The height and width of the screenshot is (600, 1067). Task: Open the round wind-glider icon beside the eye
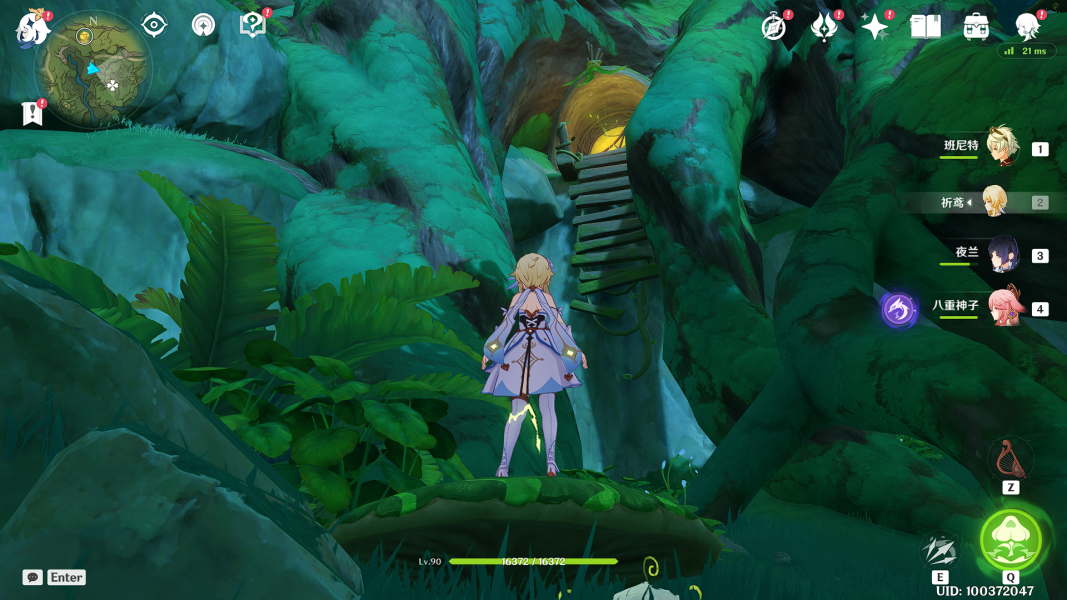204,25
